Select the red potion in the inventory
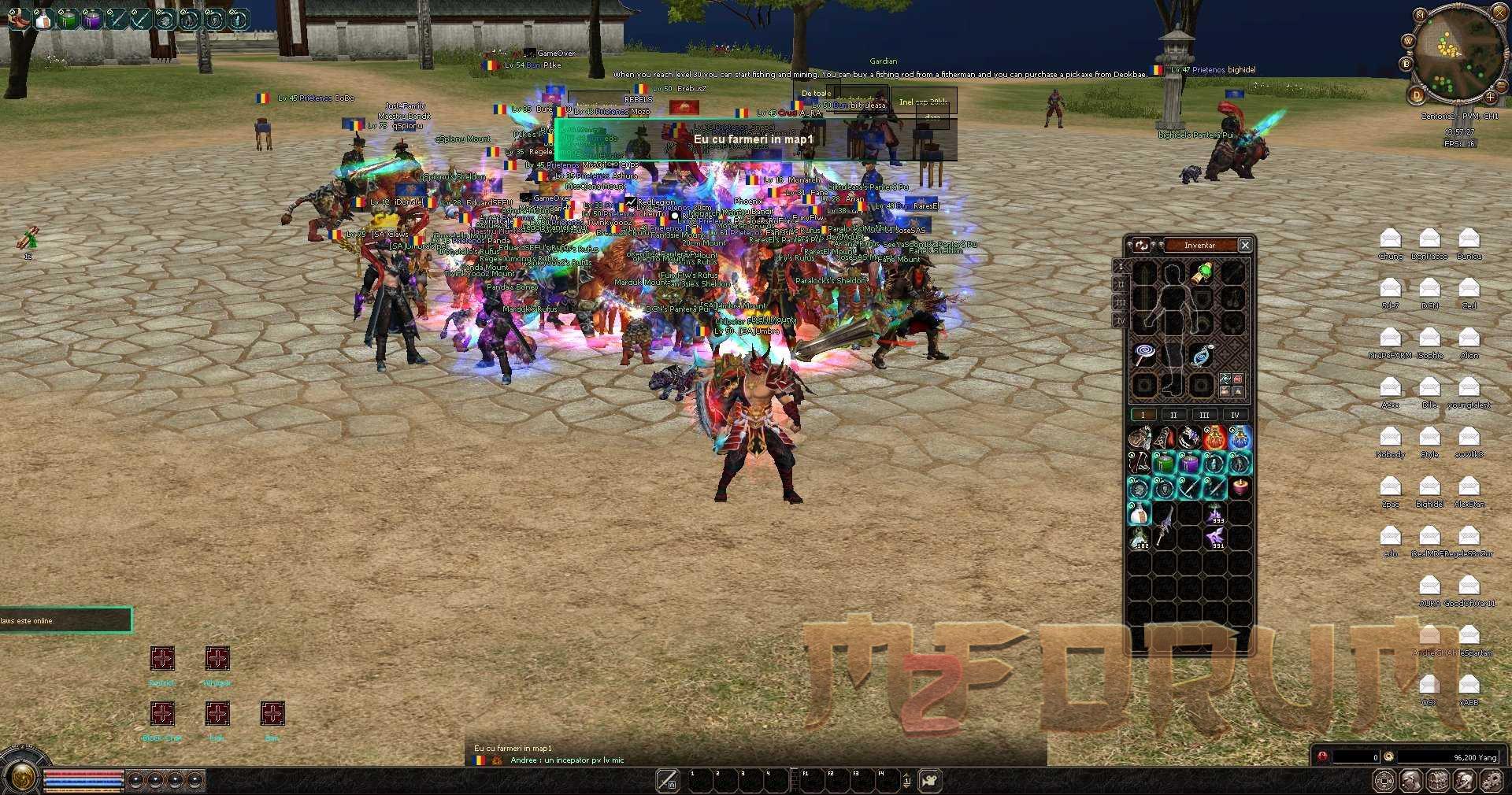This screenshot has height=795, width=1512. point(1215,438)
